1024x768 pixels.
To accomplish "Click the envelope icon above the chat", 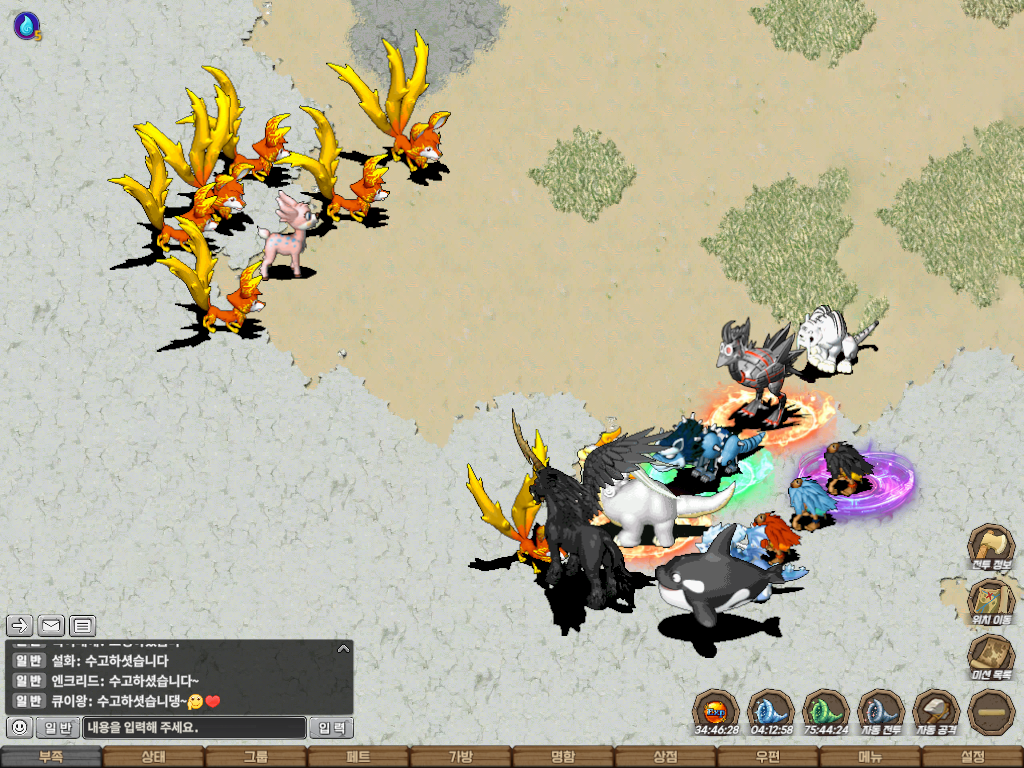I will 51,626.
